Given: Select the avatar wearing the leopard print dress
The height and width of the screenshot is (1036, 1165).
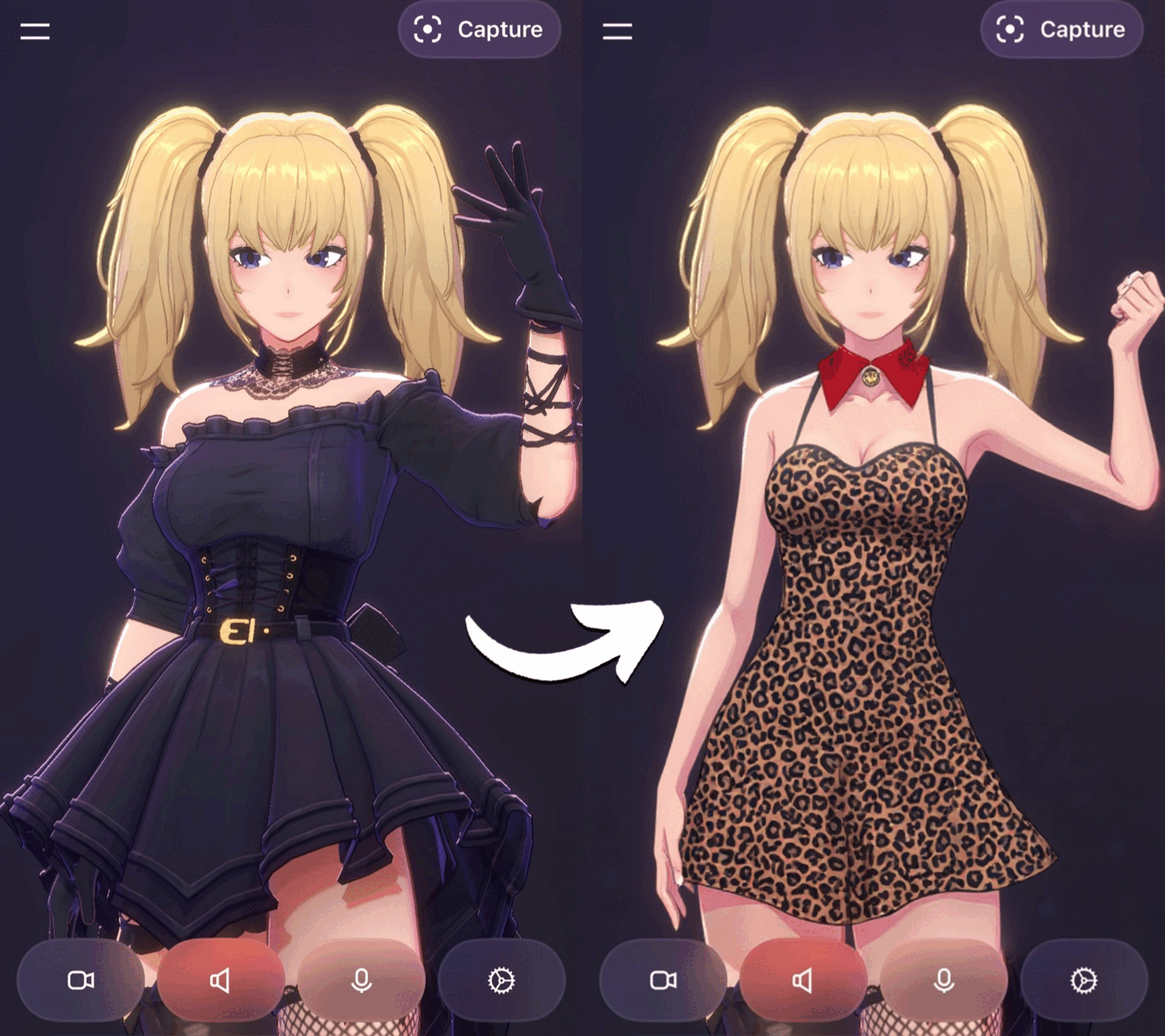Looking at the screenshot, I should [862, 637].
